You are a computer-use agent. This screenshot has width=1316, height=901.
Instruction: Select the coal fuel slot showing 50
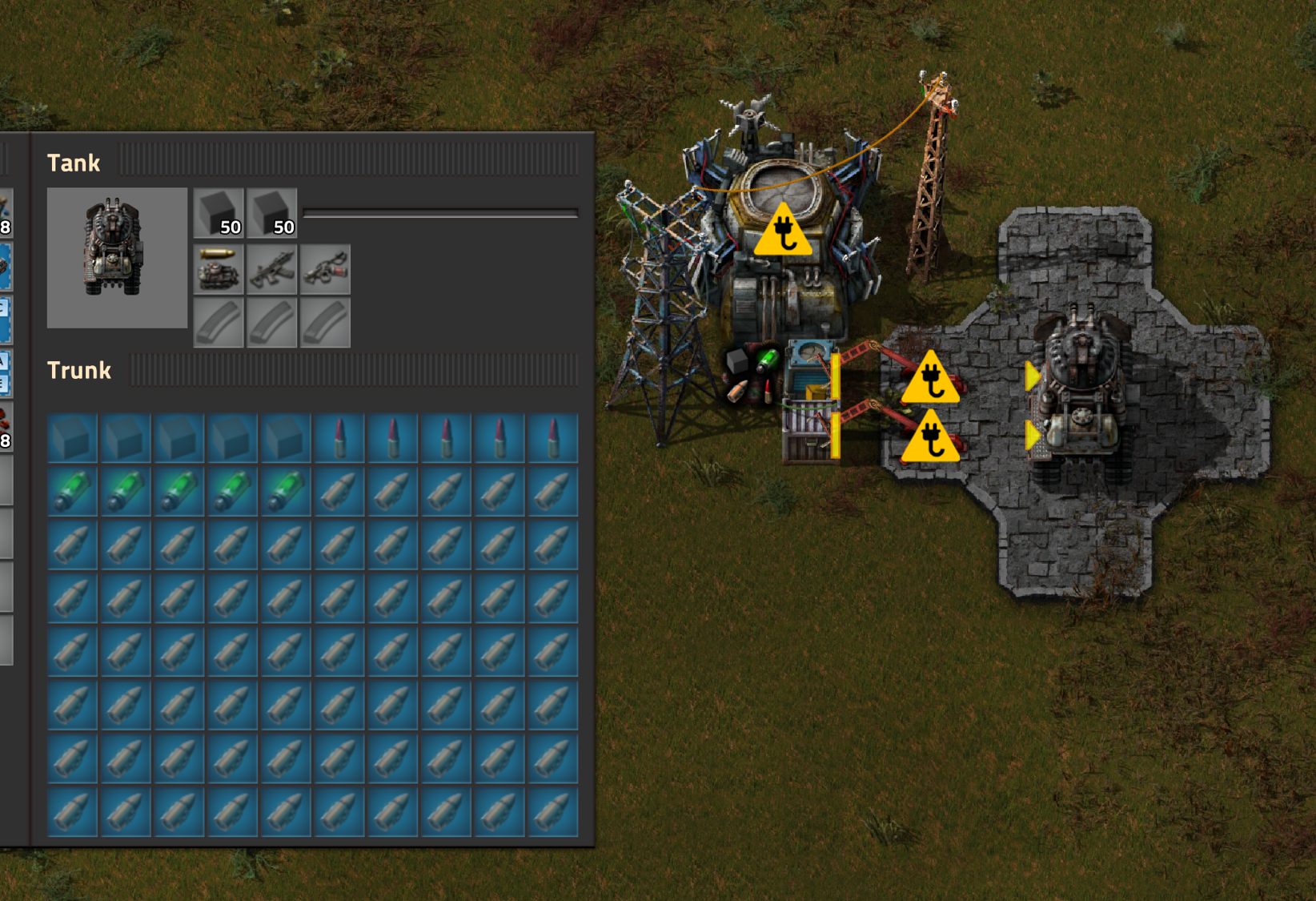click(x=218, y=213)
